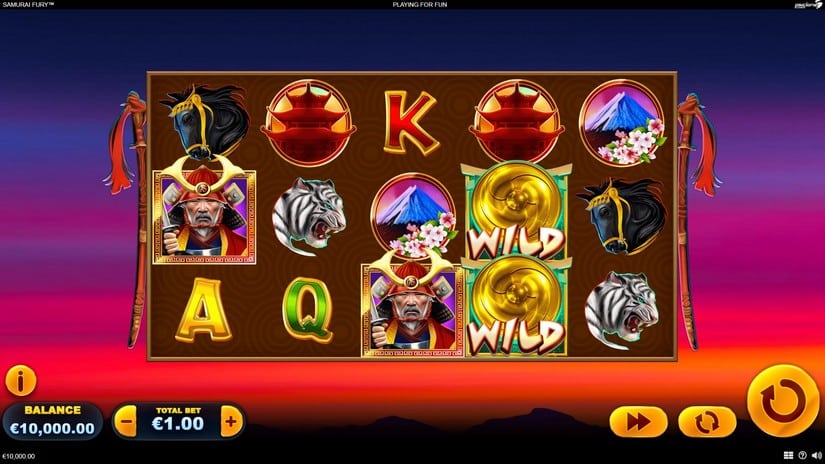The height and width of the screenshot is (464, 825).
Task: Open the info paytable button
Action: pyautogui.click(x=21, y=380)
